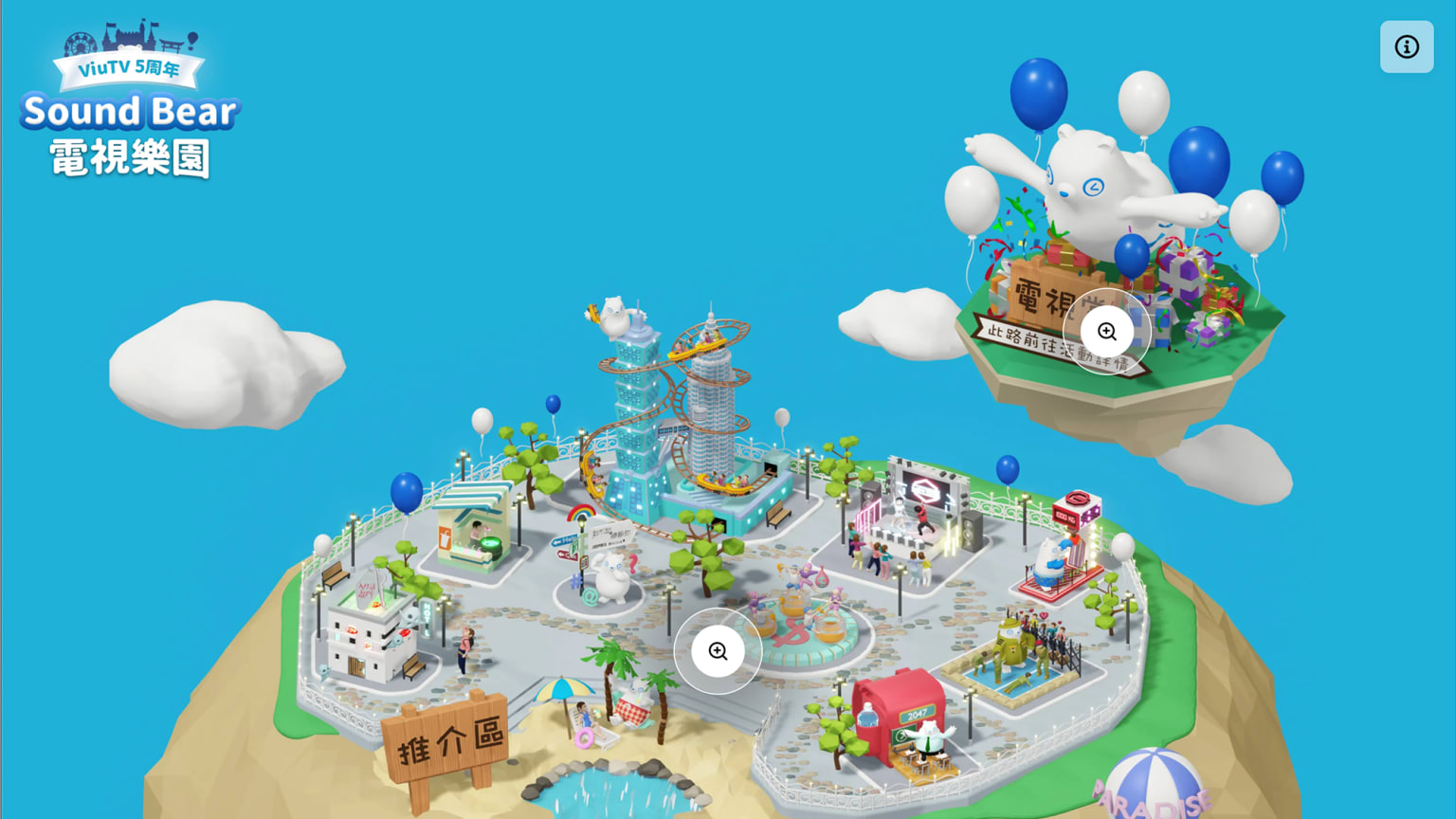Click the ViuTV 5周年 Sound Bear logo
1456x819 pixels.
point(130,104)
